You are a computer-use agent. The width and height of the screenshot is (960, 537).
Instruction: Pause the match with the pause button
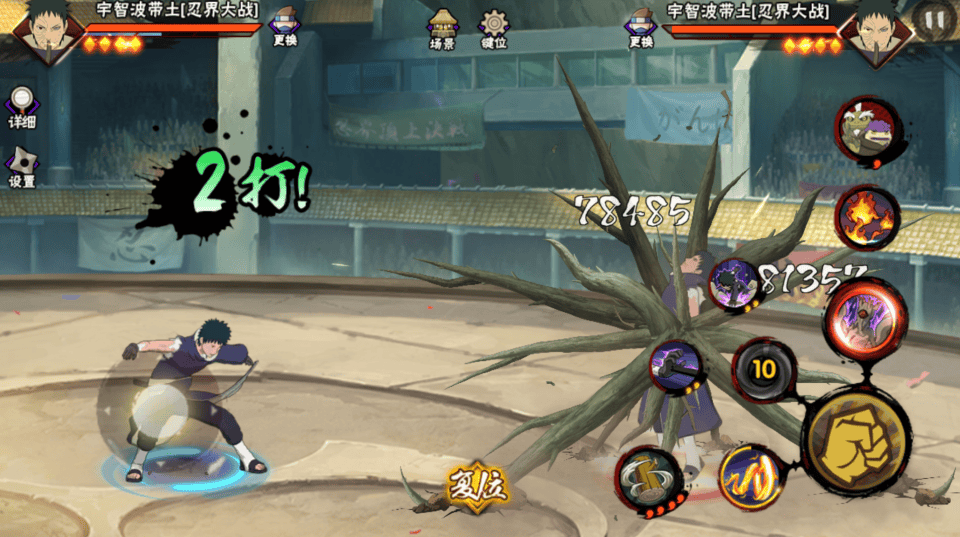pos(935,19)
